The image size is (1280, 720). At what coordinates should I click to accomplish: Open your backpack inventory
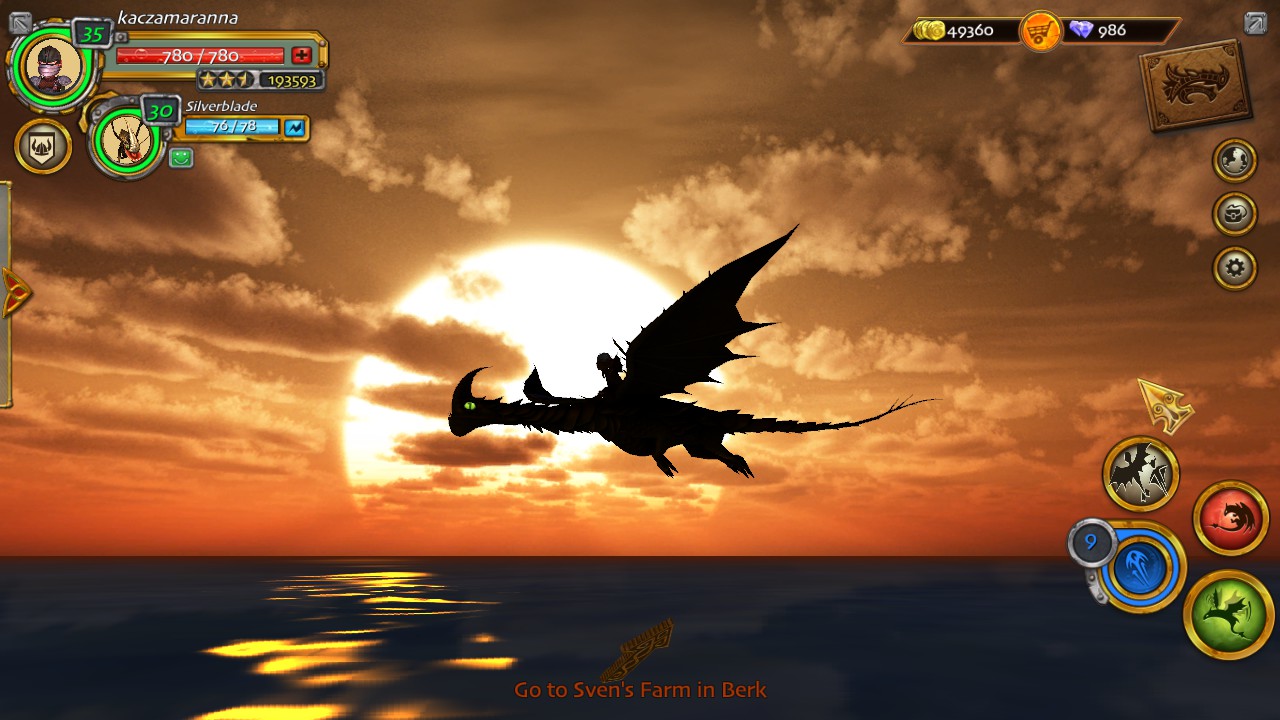(x=1233, y=214)
